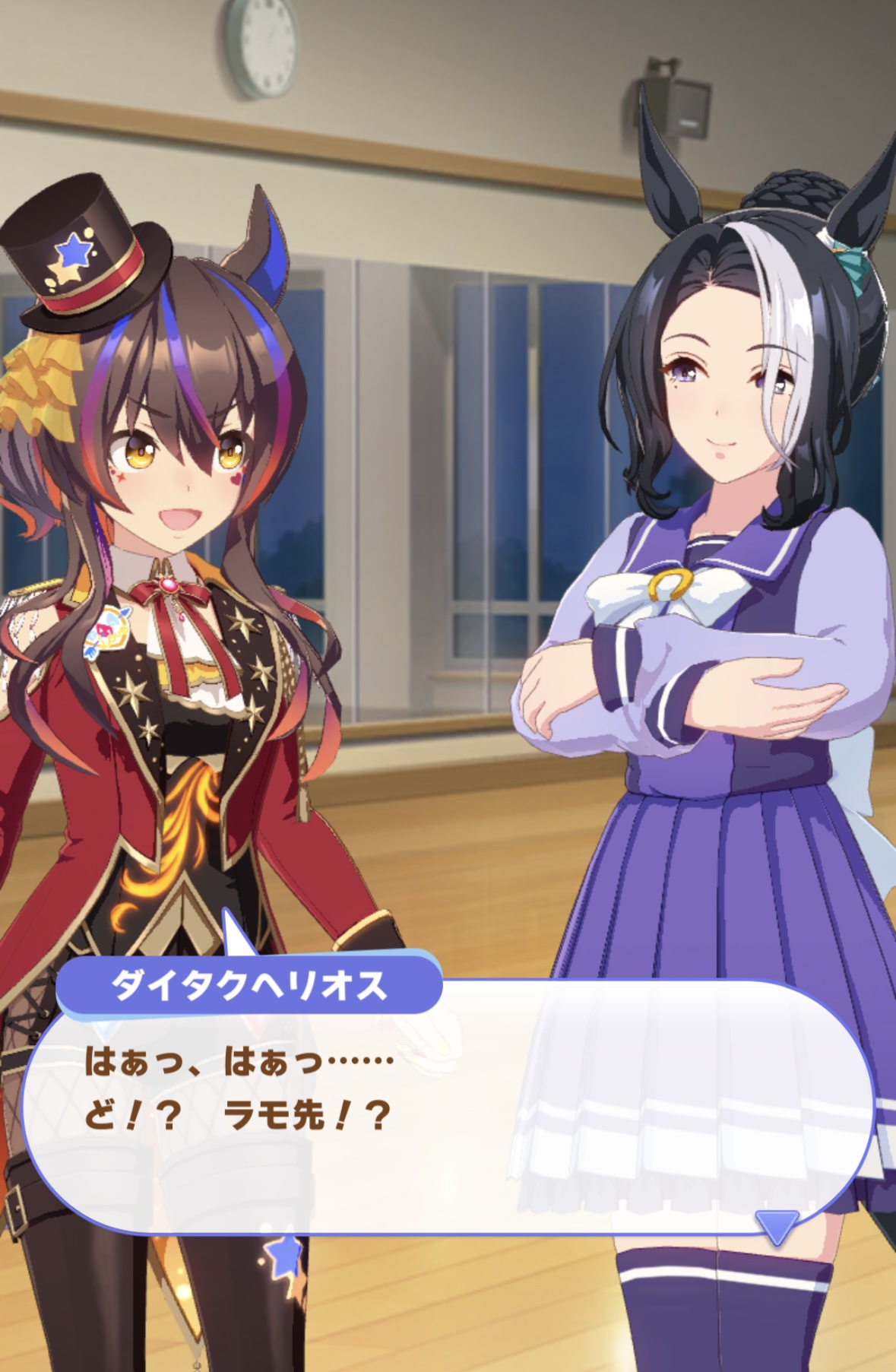Screen dimensions: 896x1372
Task: Advance dialogue with the blue triangle arrow
Action: point(776,1225)
